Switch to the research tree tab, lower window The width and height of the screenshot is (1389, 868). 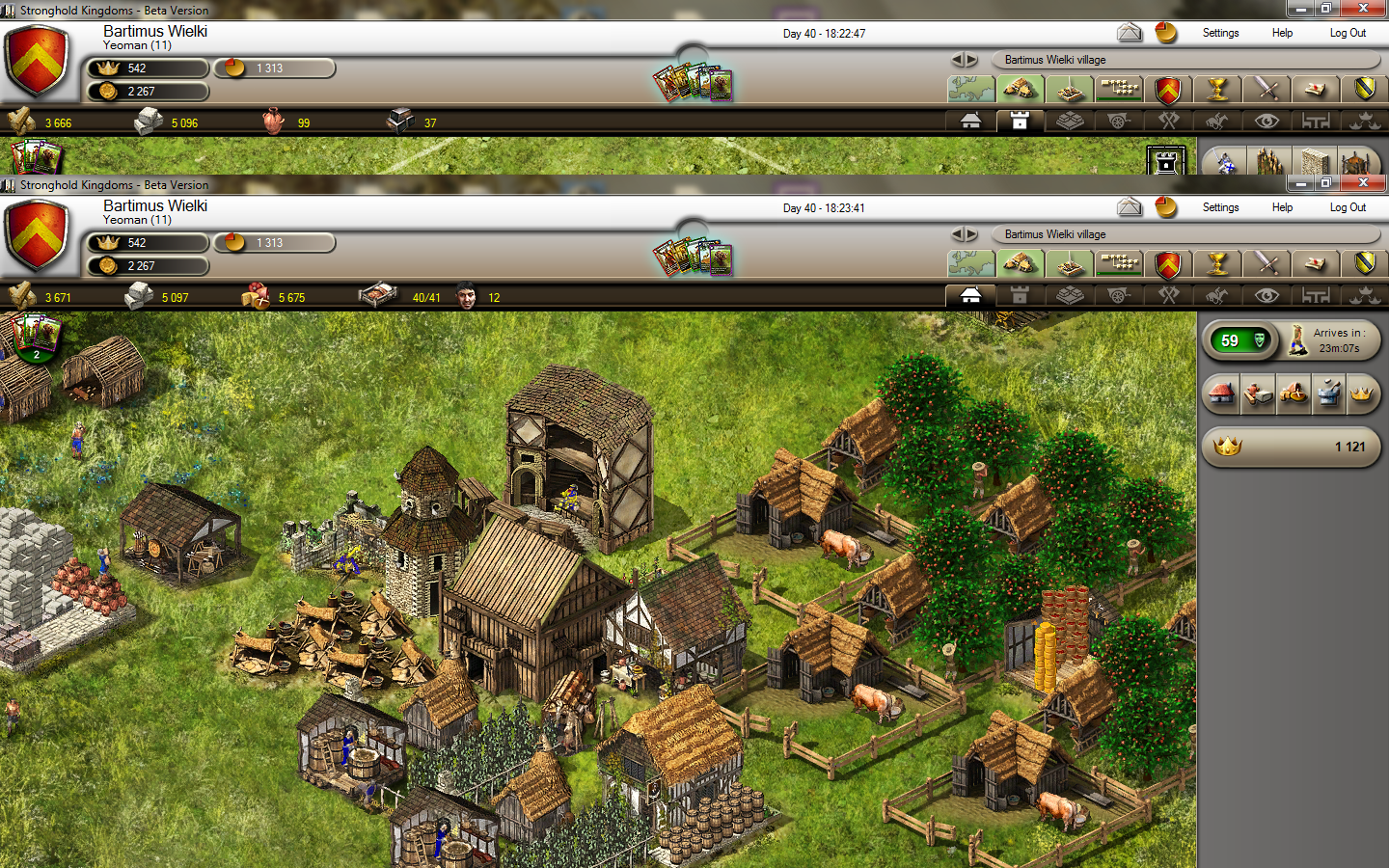coord(1119,264)
